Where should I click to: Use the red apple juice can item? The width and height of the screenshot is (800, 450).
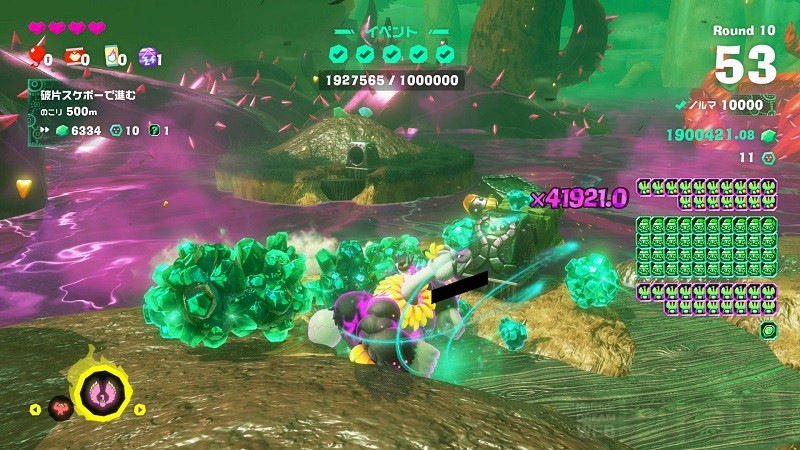[74, 57]
